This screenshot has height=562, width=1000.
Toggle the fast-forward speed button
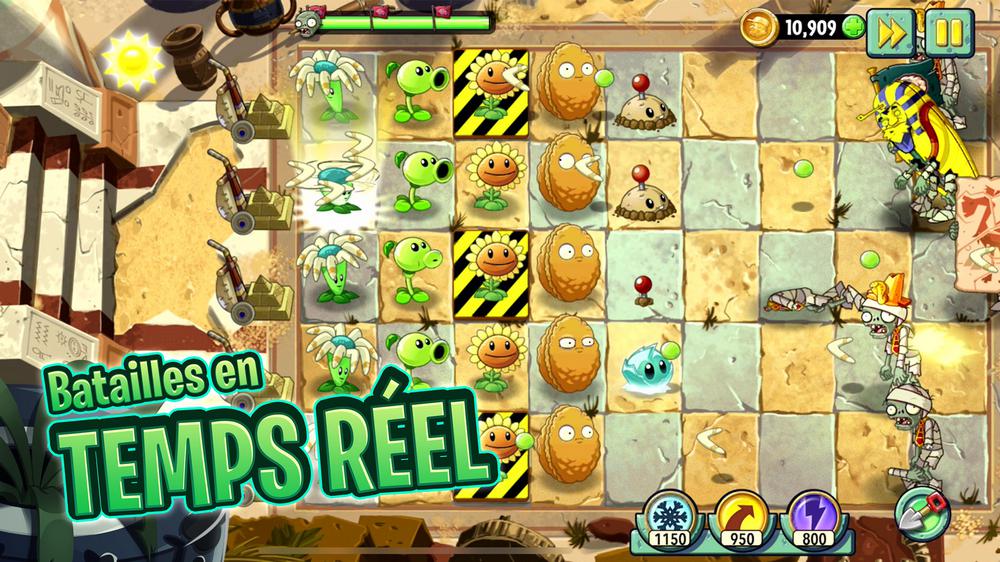[x=888, y=31]
